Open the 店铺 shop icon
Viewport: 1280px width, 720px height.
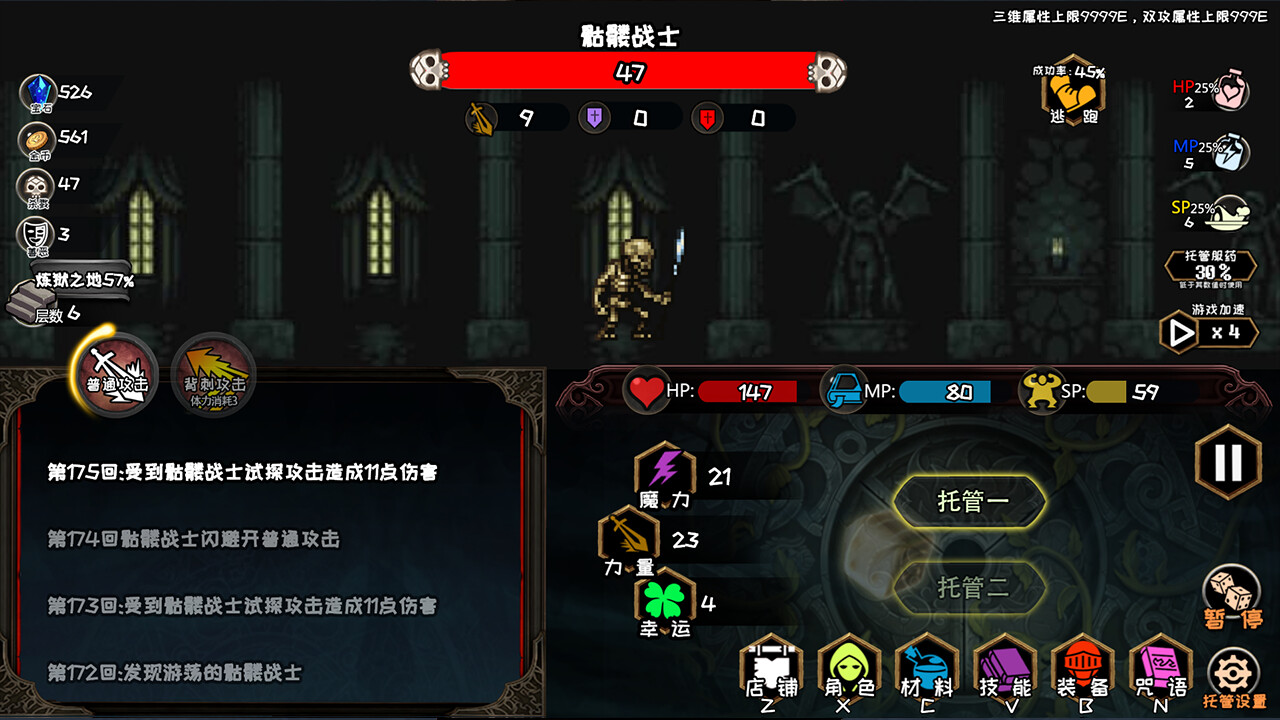pyautogui.click(x=770, y=668)
